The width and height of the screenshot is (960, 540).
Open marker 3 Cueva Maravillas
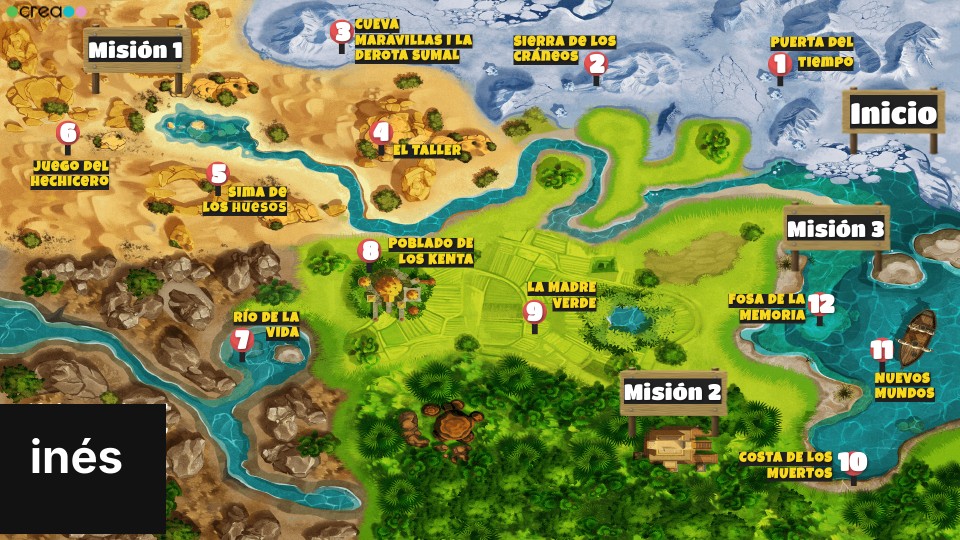click(342, 32)
